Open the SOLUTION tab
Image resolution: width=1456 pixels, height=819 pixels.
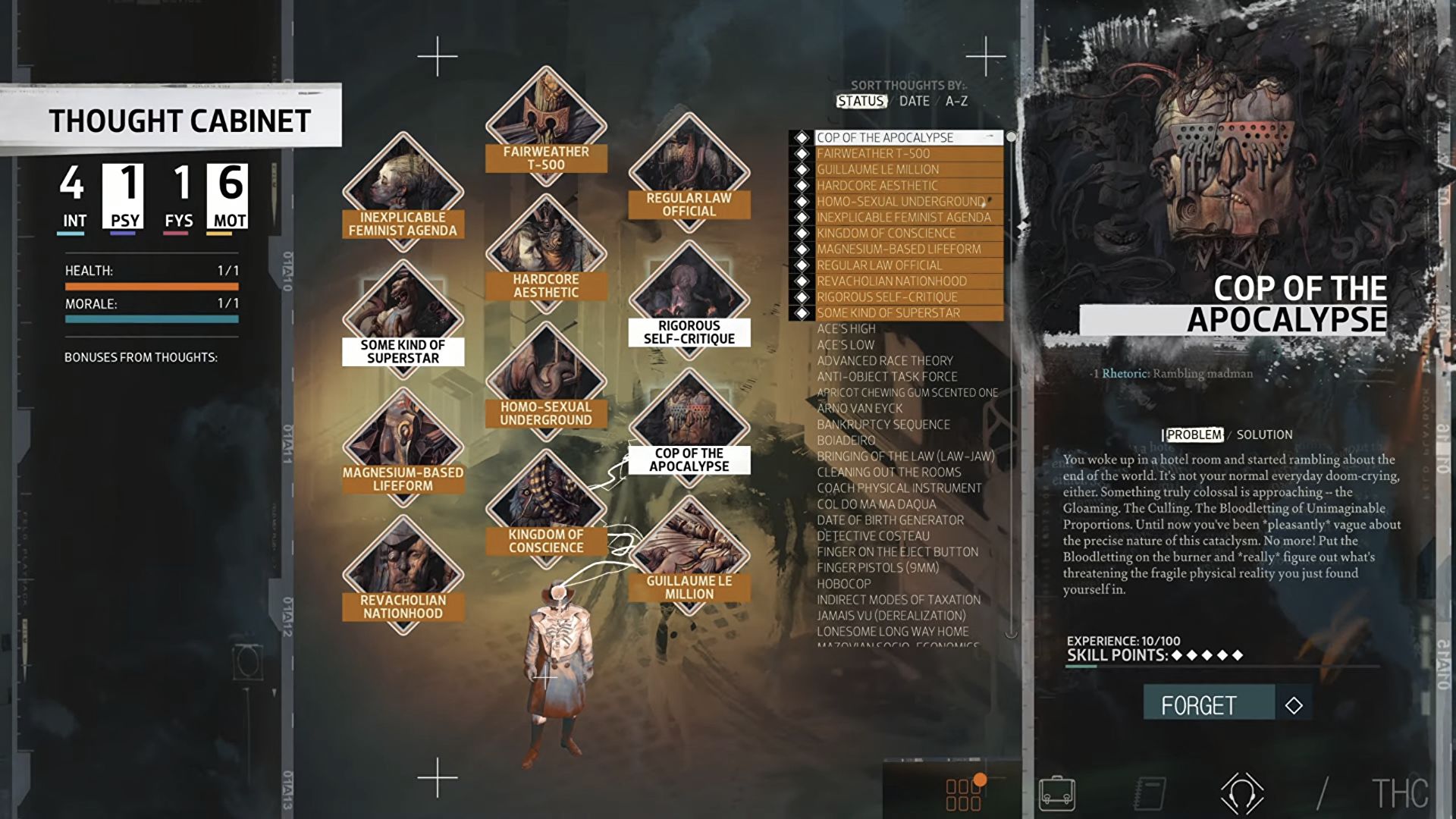(x=1265, y=435)
